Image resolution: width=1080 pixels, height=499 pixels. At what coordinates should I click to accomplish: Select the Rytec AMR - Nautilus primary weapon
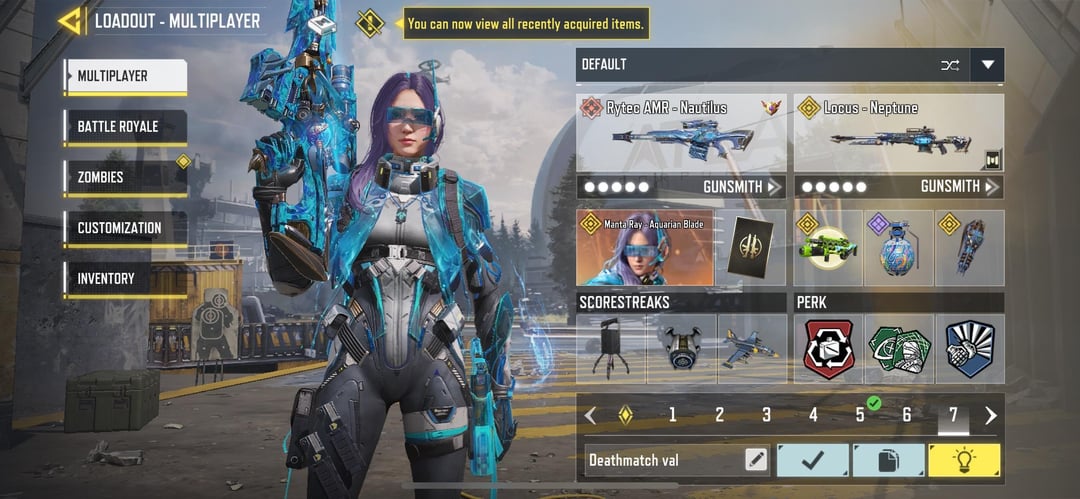tap(680, 134)
